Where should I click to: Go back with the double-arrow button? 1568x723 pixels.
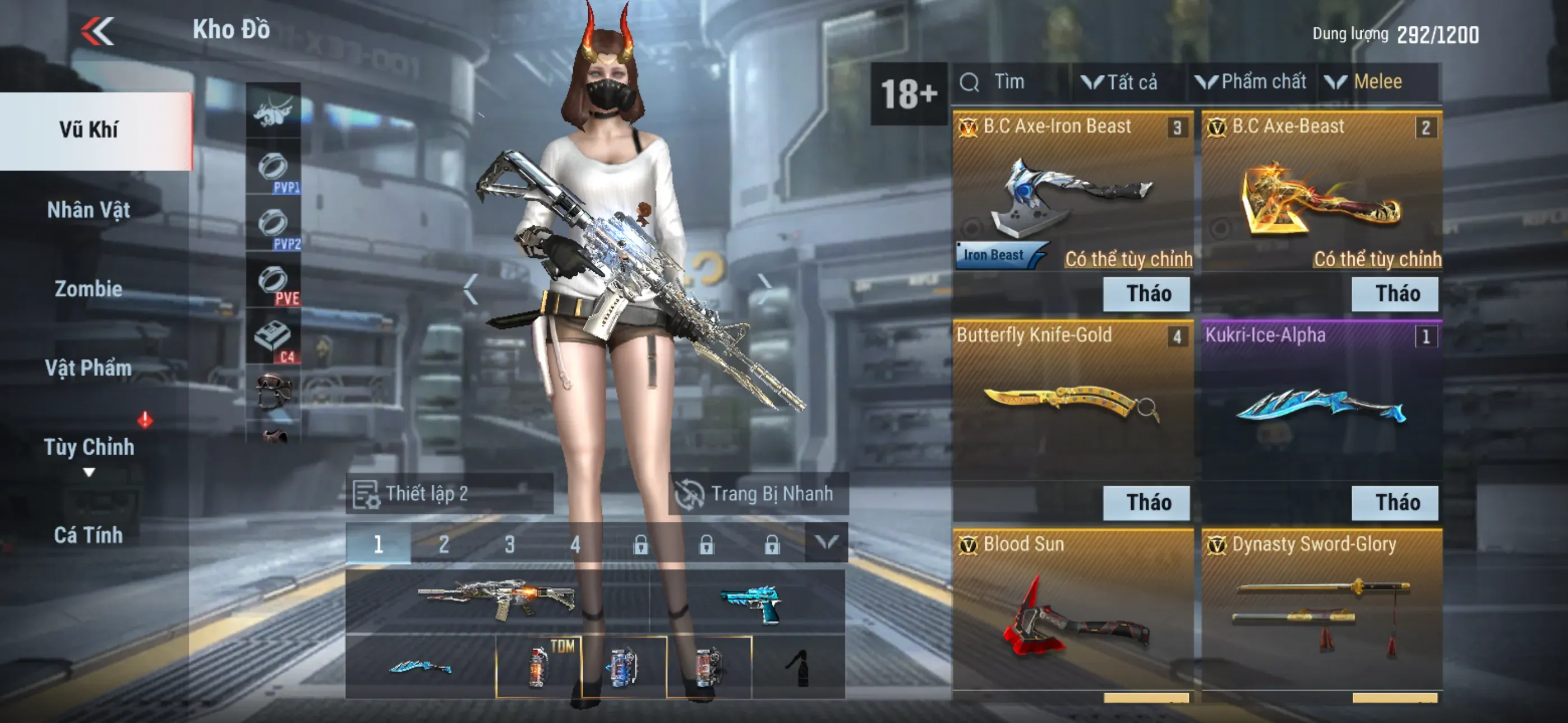point(98,30)
